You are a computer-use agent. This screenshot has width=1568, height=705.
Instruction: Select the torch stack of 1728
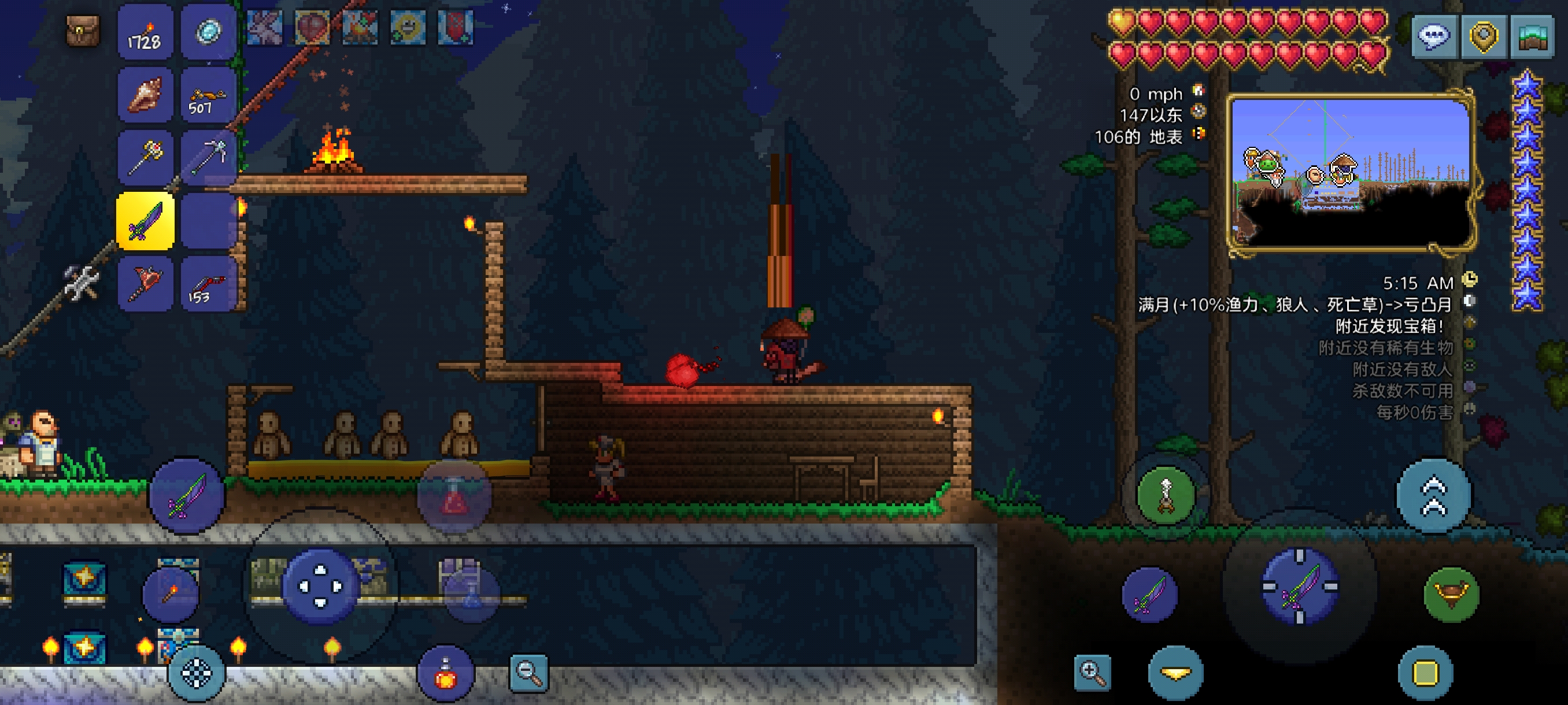(145, 33)
